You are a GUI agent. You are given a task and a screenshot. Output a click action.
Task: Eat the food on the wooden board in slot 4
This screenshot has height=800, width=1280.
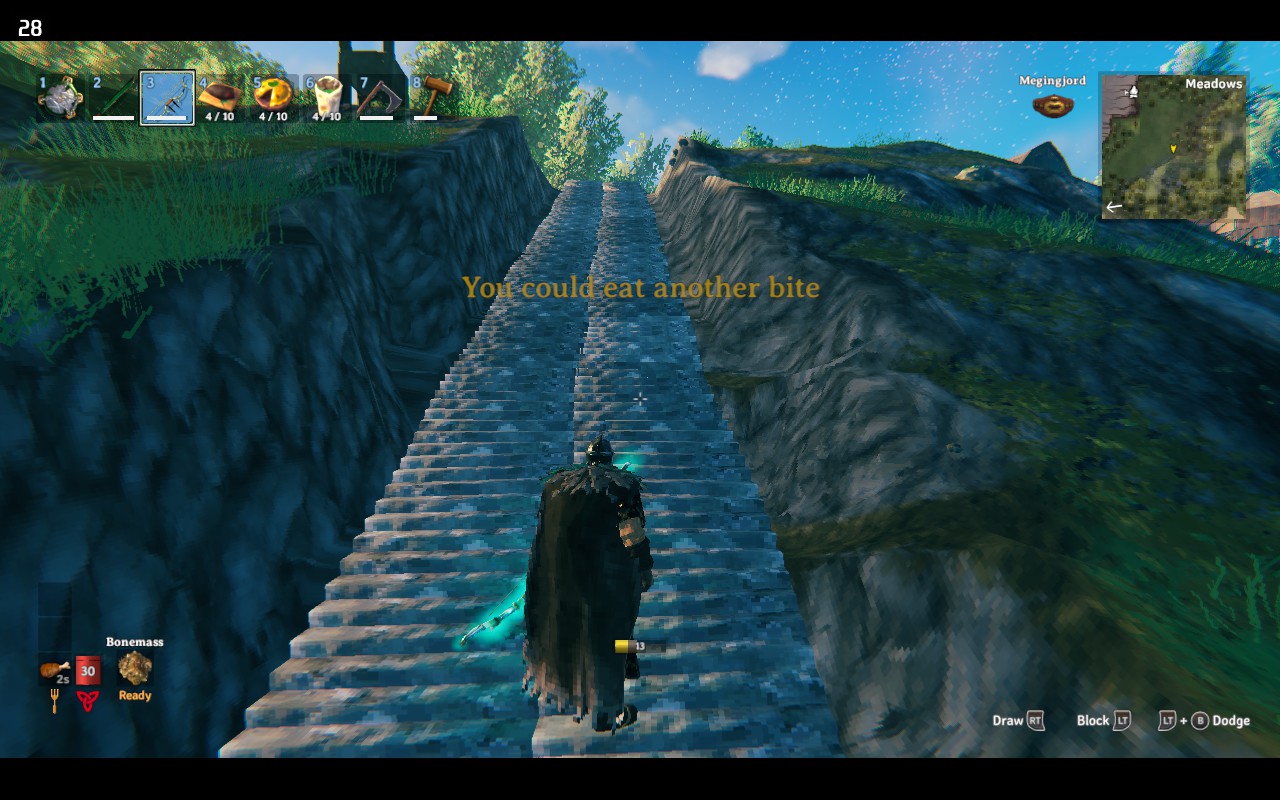(219, 97)
